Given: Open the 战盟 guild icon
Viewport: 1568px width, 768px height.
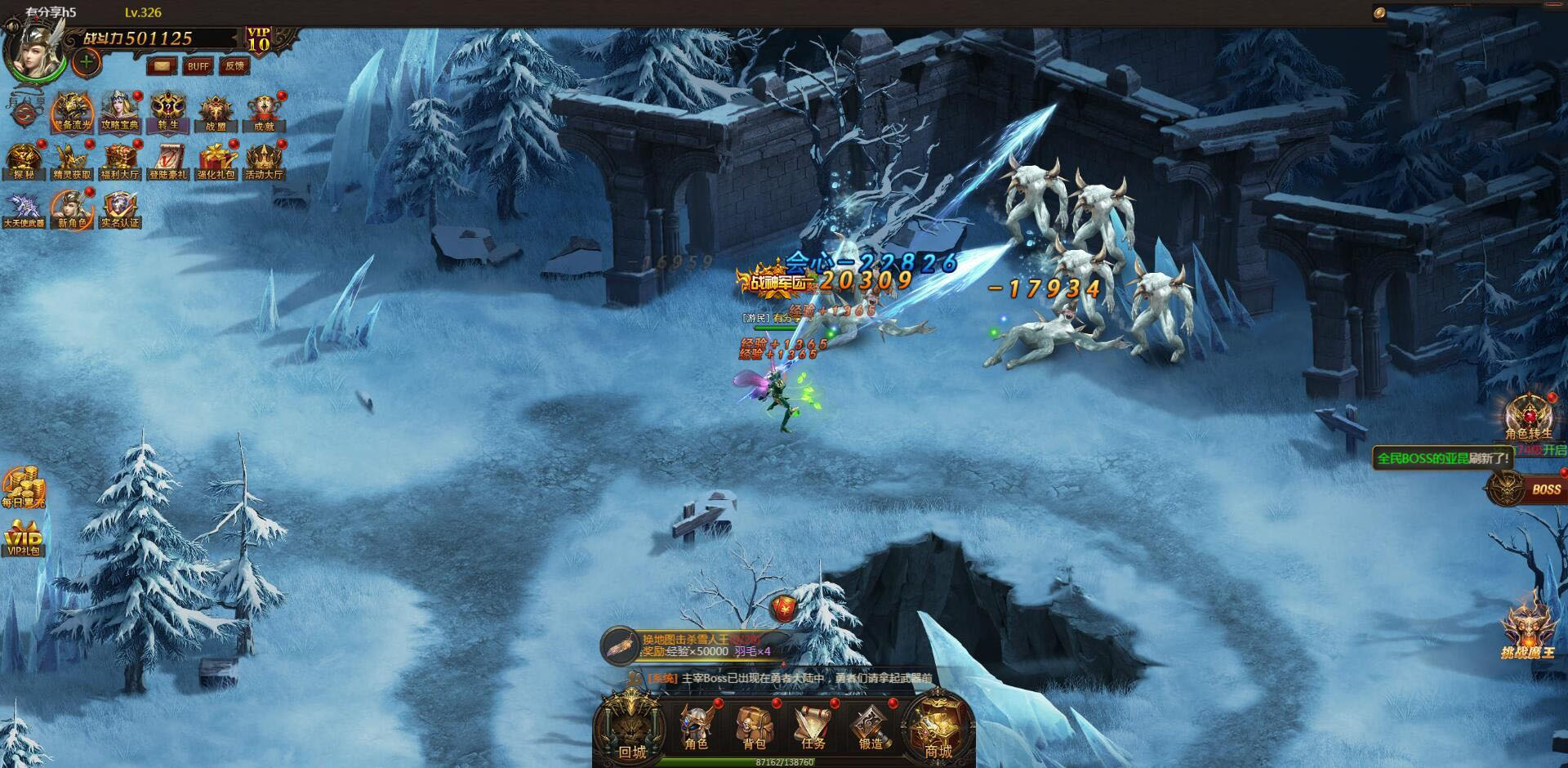Looking at the screenshot, I should tap(216, 112).
